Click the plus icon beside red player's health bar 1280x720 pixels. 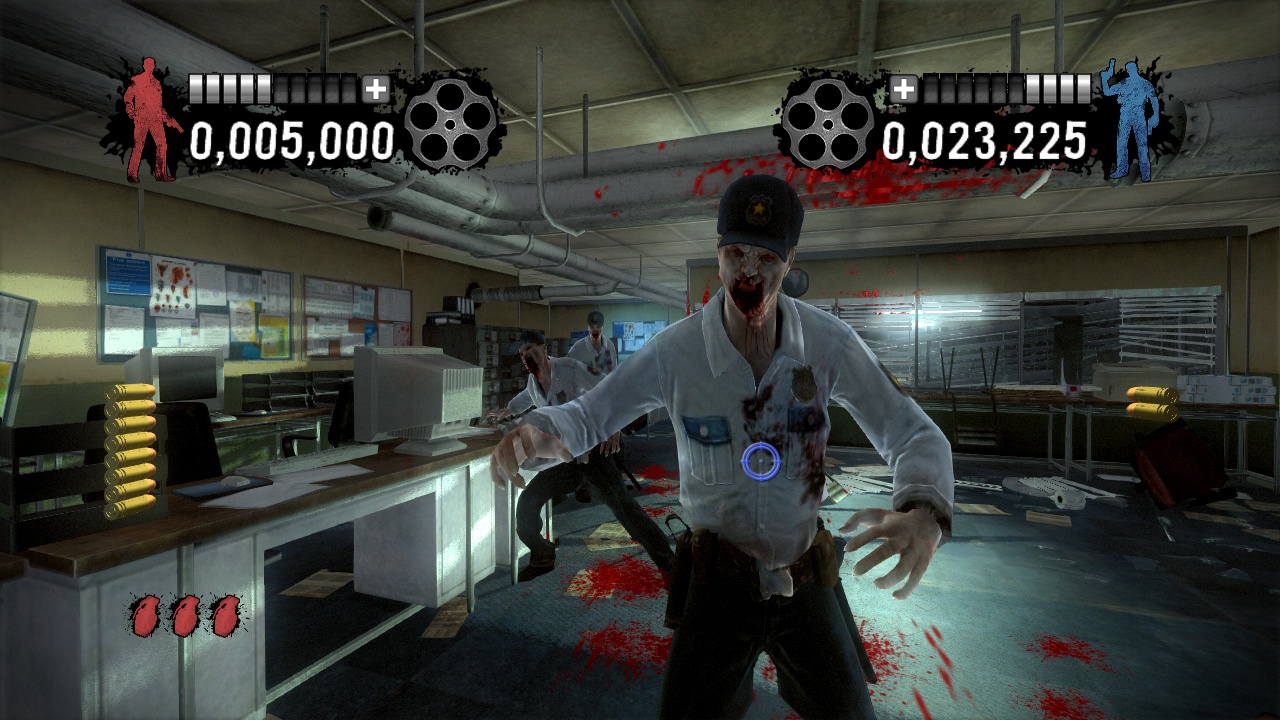[375, 89]
